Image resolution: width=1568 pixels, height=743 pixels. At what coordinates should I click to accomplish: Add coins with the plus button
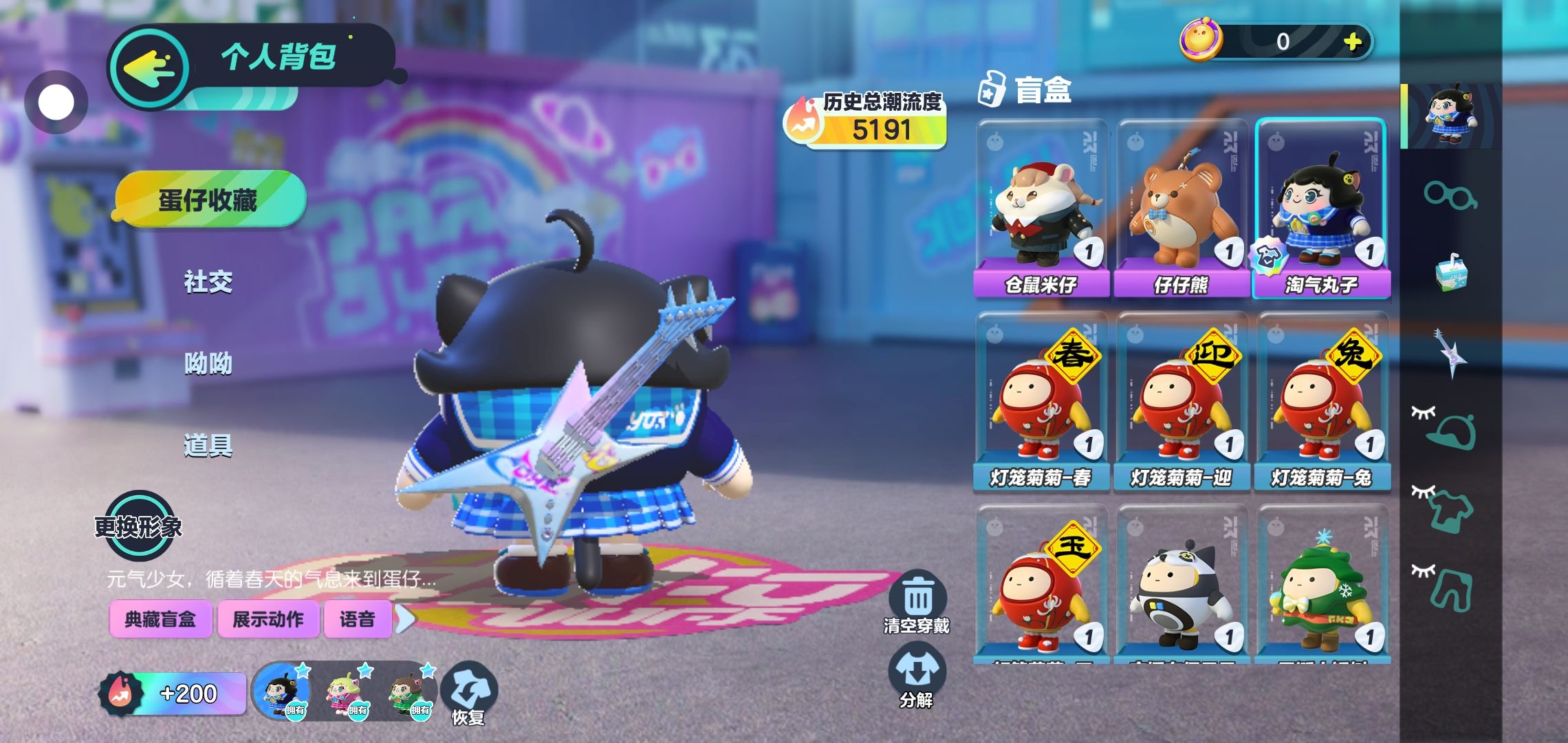click(1353, 42)
